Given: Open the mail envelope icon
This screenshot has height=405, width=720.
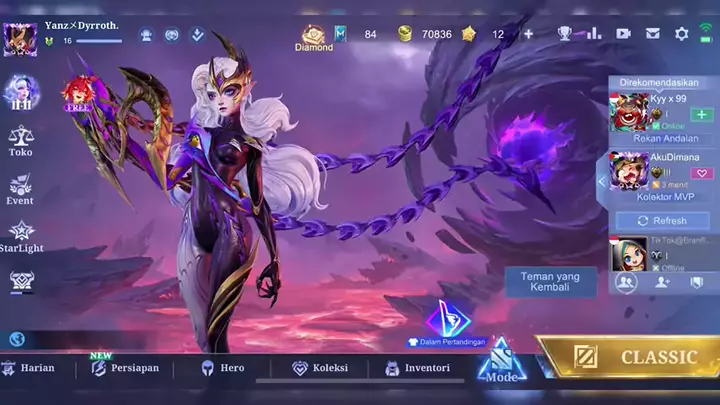Looking at the screenshot, I should coord(653,34).
